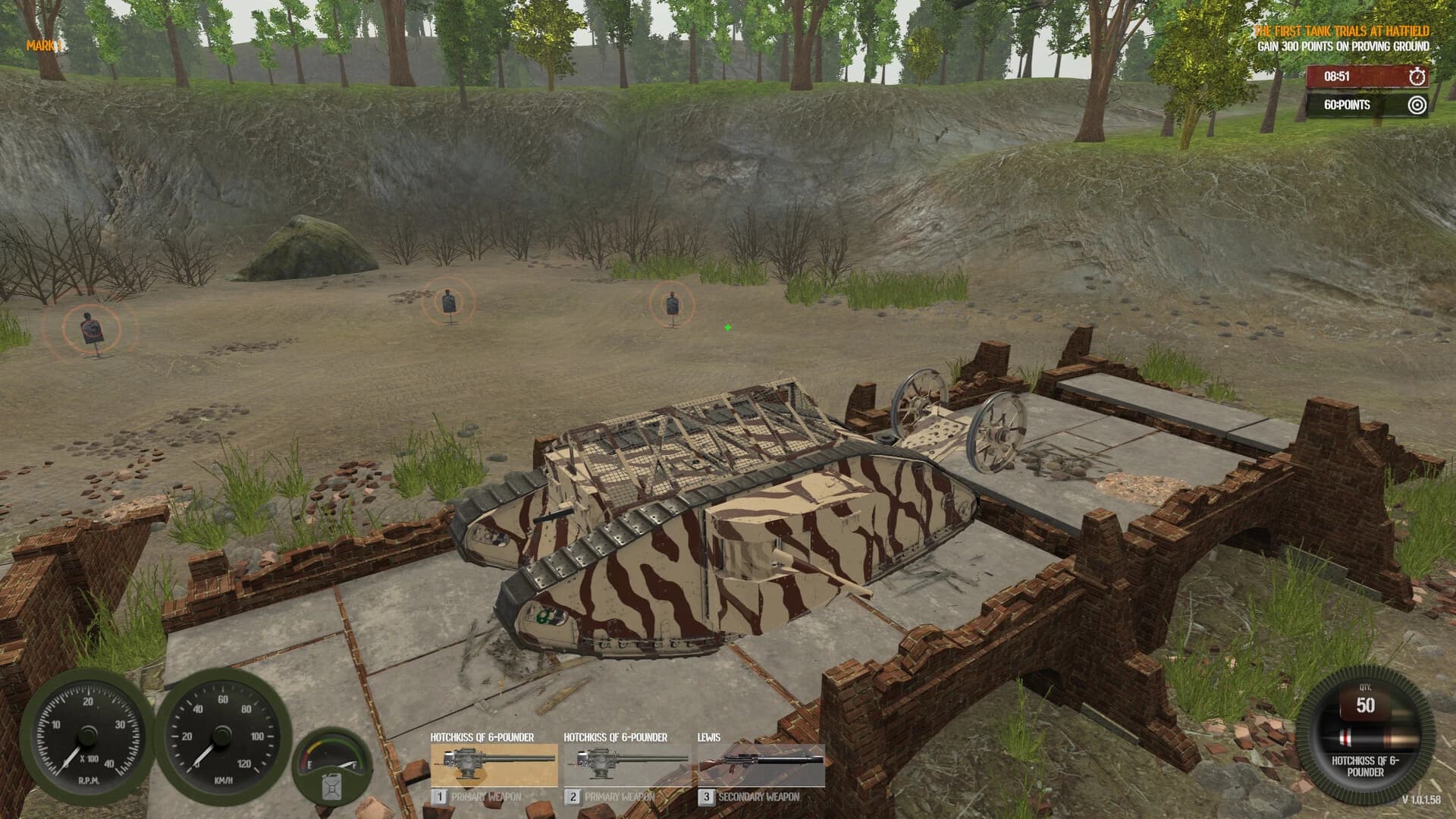Toggle the slot 3 secondary weapon selection
Viewport: 1456px width, 819px height.
(706, 796)
